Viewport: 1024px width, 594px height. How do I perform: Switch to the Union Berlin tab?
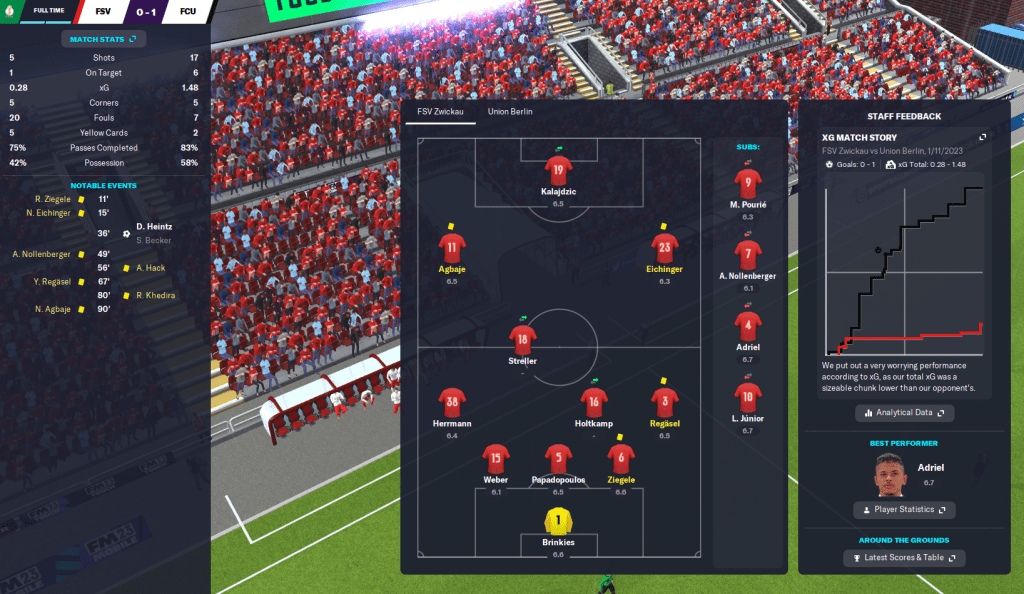tap(510, 112)
